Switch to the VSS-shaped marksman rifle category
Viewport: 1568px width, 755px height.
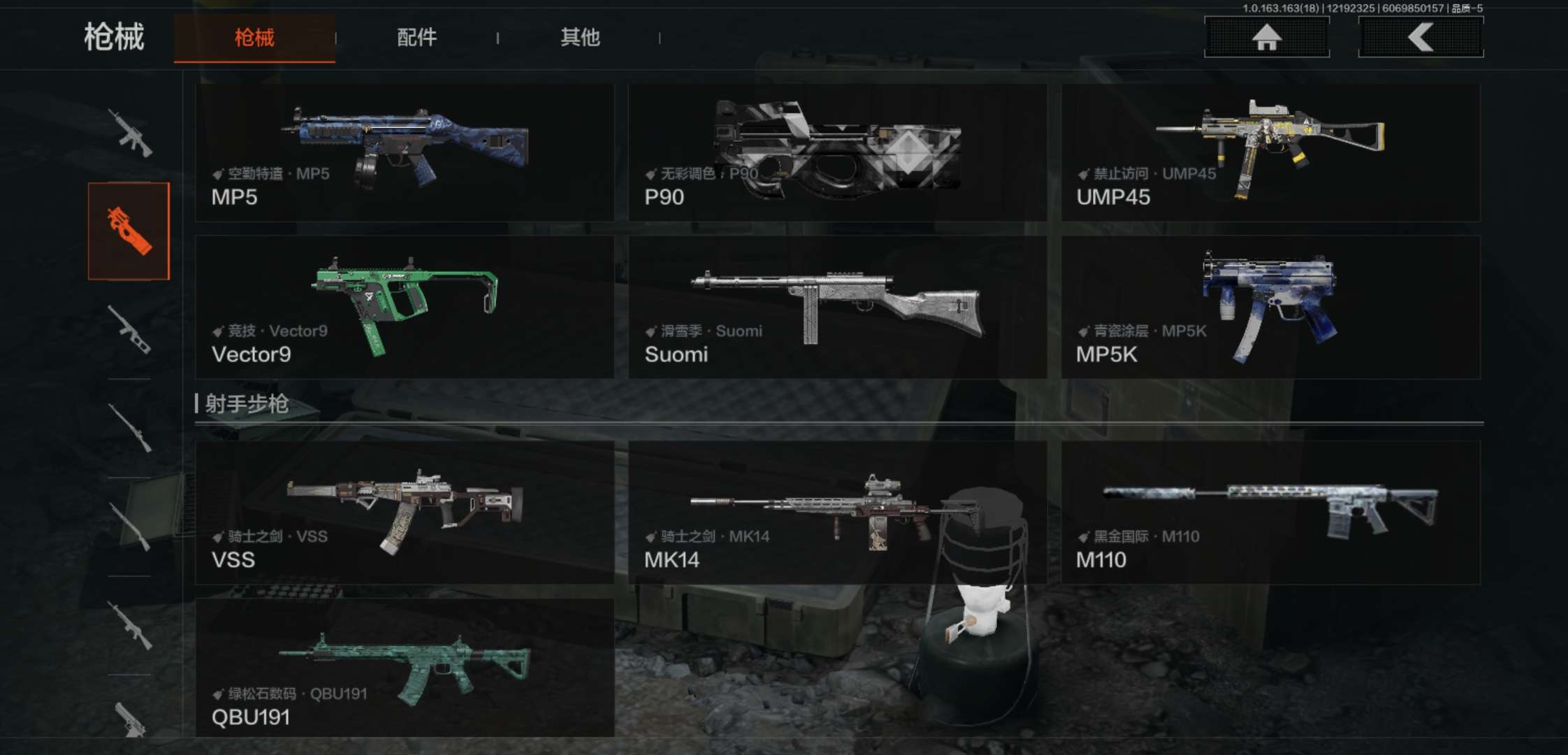coord(130,329)
